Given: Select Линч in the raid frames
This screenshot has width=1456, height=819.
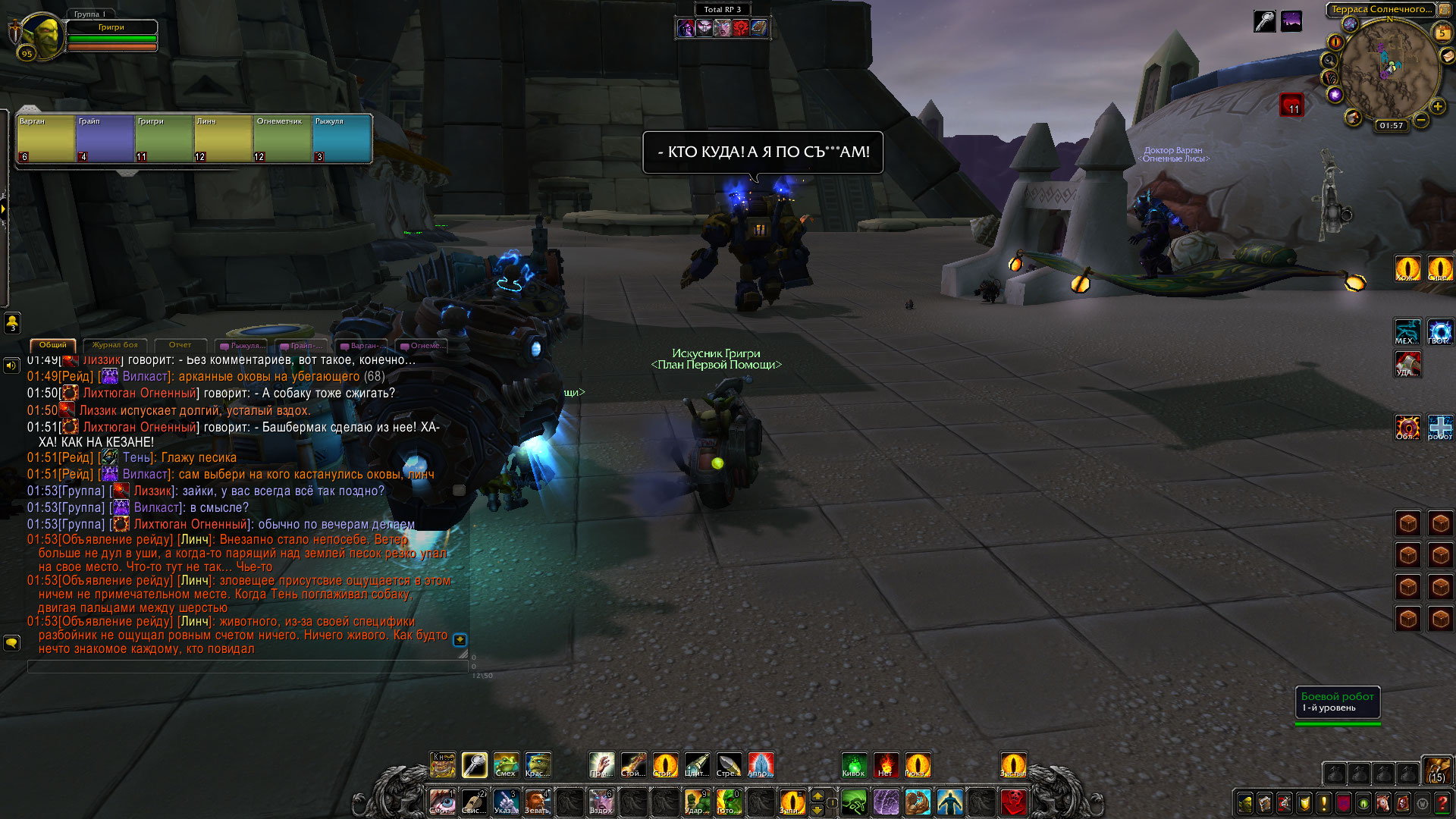Looking at the screenshot, I should pyautogui.click(x=223, y=139).
